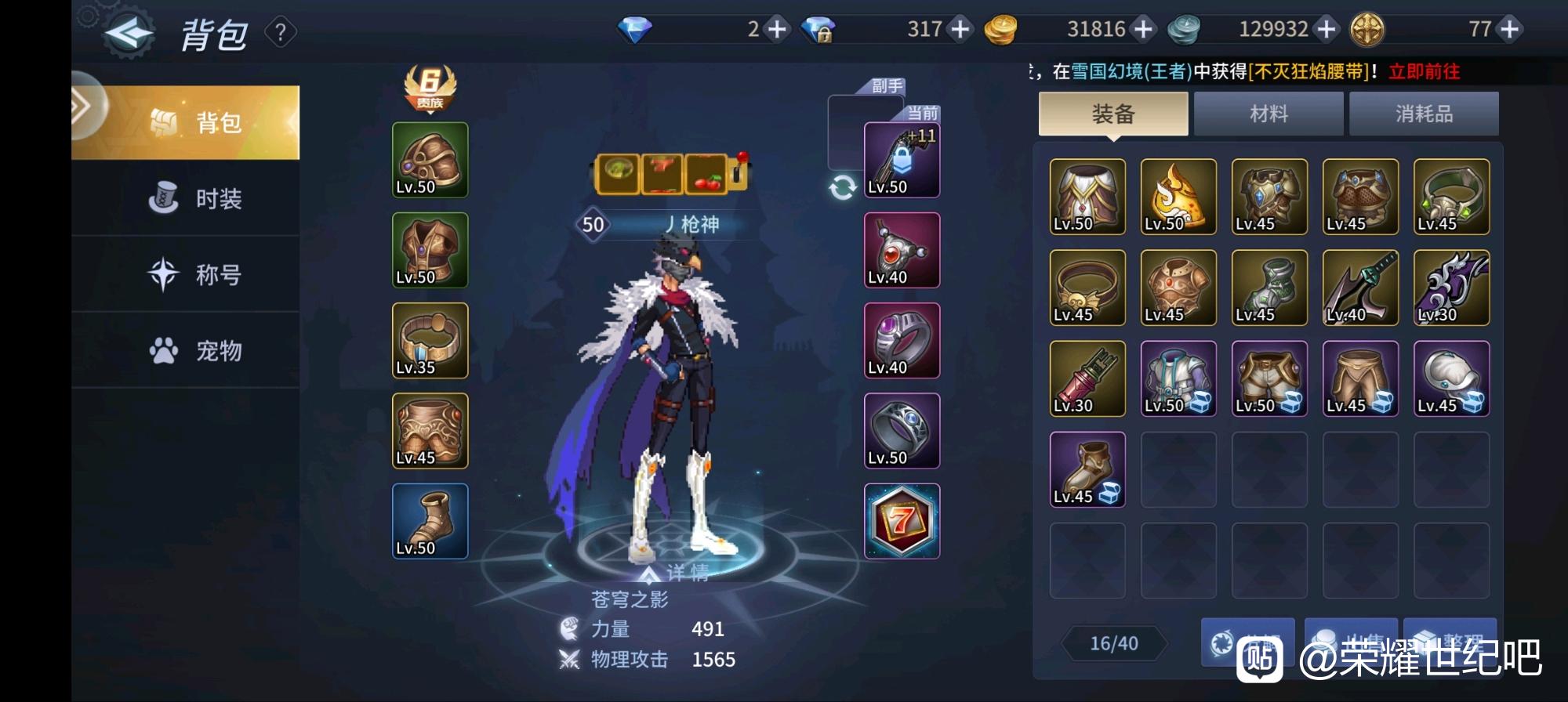Open the 时装 fashion menu
The height and width of the screenshot is (702, 1568).
(x=196, y=199)
